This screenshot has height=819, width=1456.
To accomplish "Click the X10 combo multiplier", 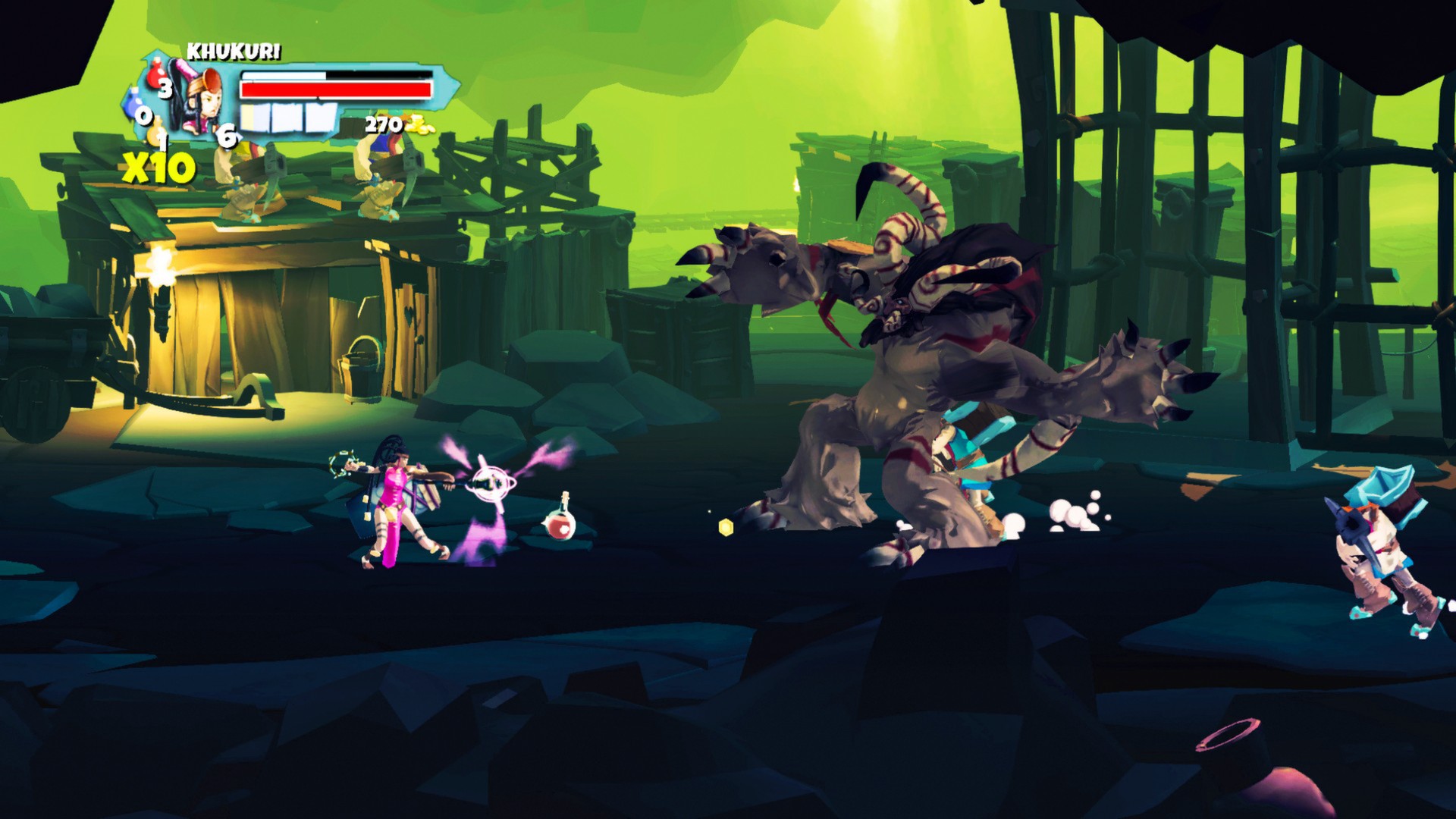I will [x=159, y=163].
